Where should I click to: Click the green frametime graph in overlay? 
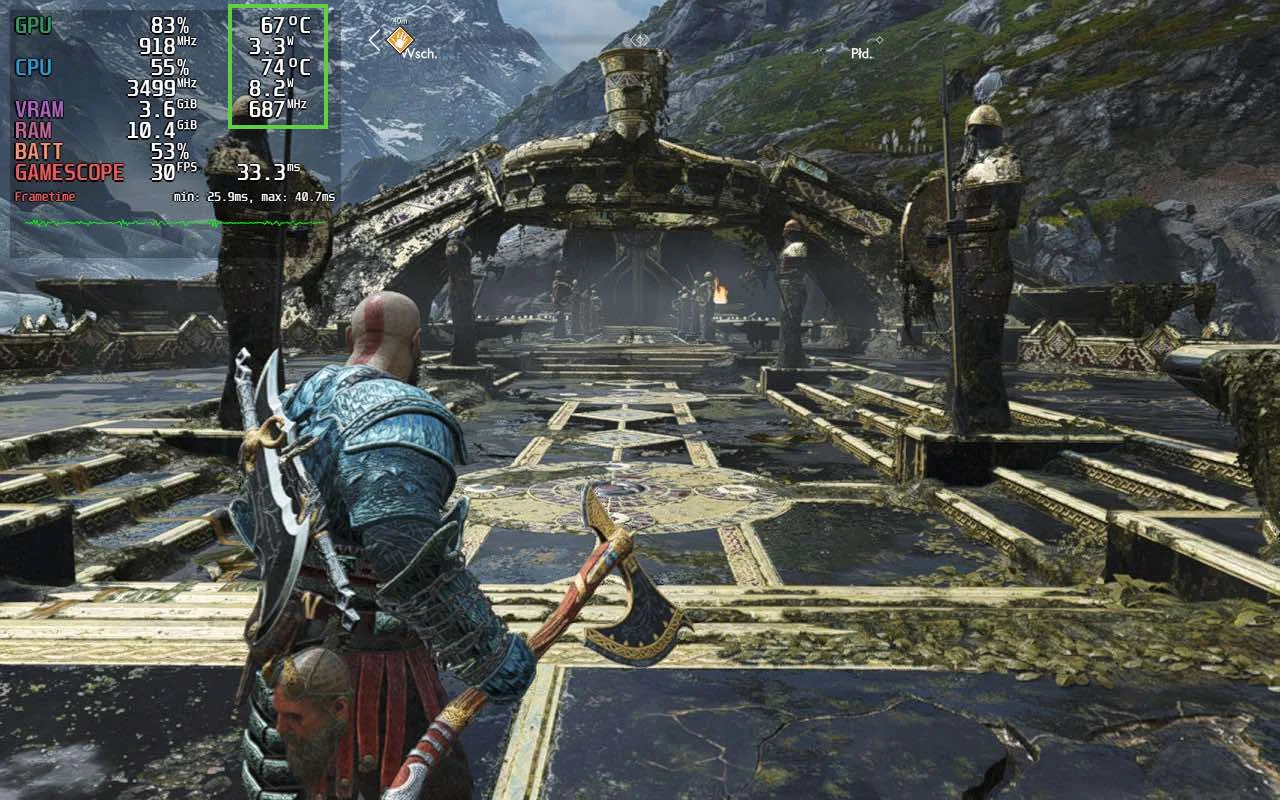(175, 222)
